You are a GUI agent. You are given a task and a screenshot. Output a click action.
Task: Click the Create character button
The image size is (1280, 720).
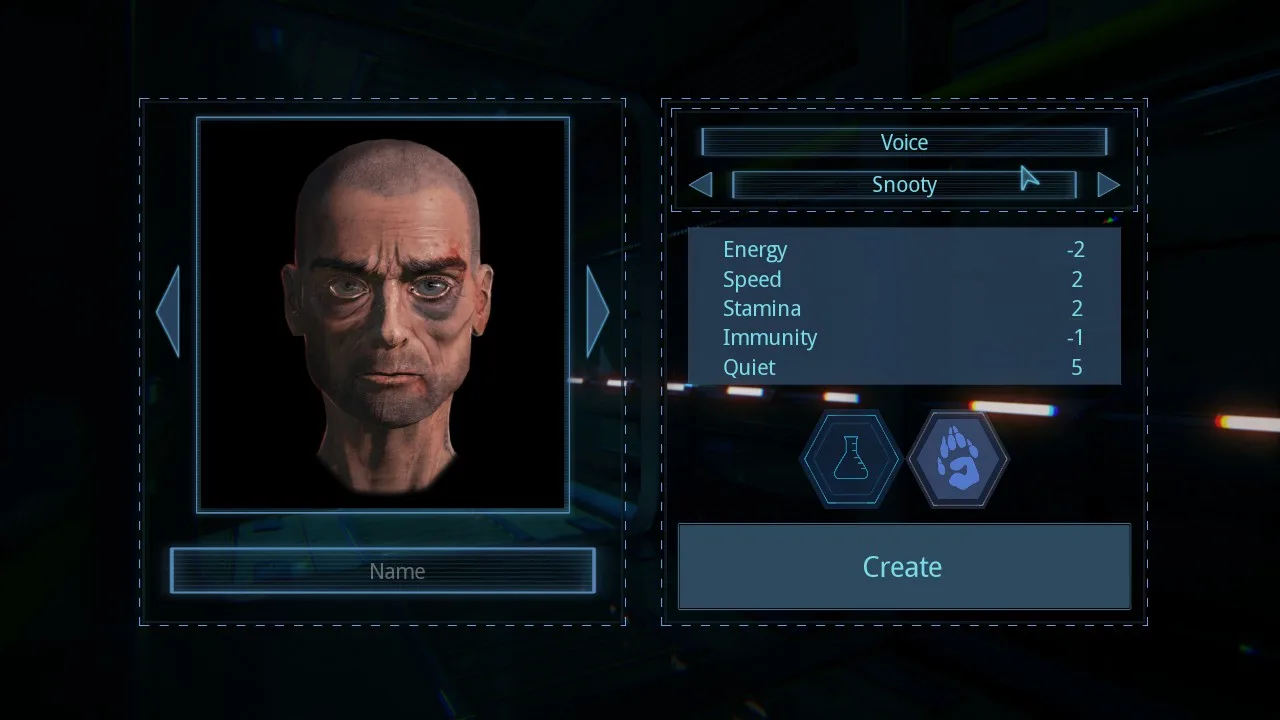pyautogui.click(x=903, y=567)
